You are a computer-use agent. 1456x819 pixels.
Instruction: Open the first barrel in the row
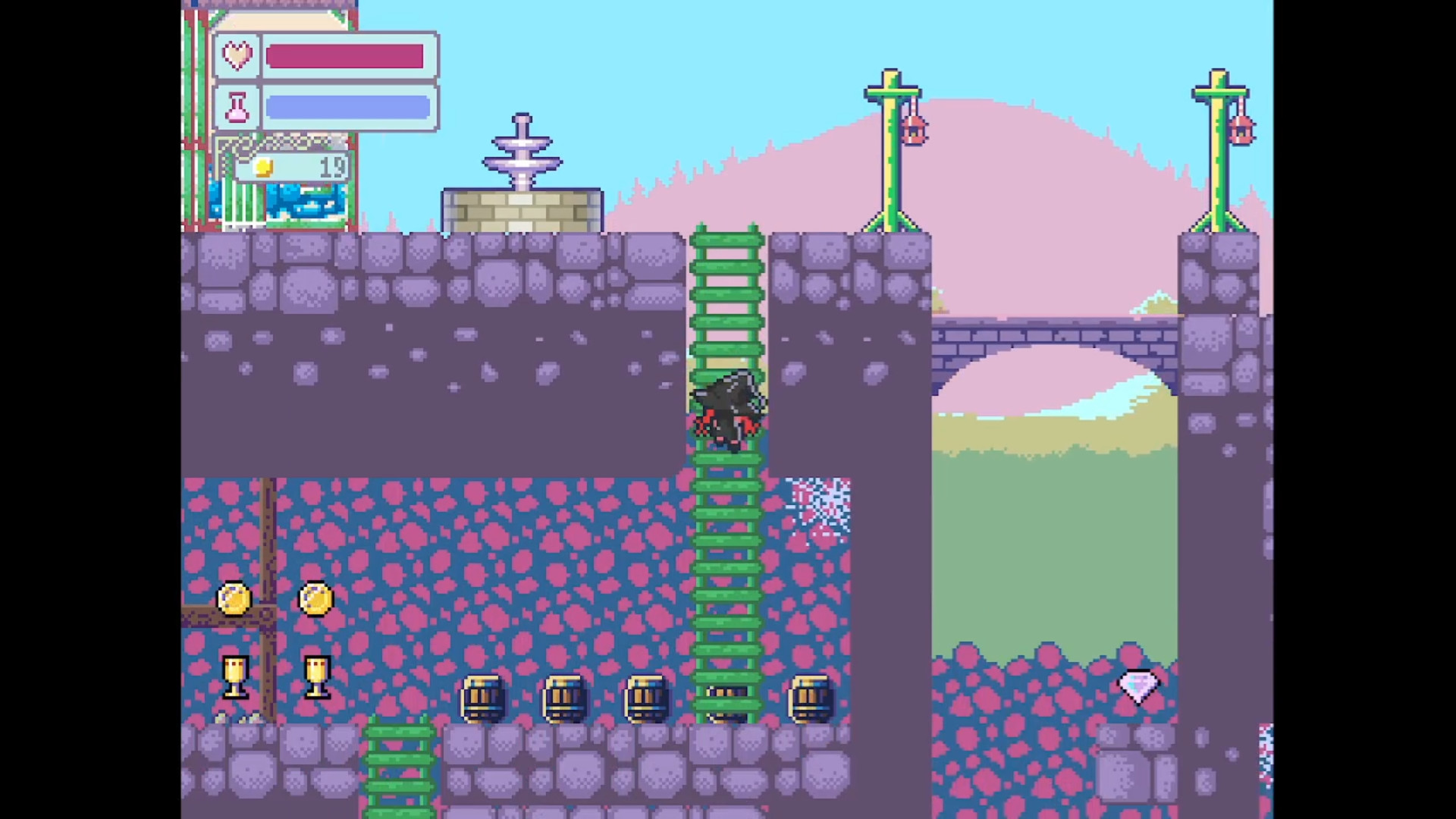pos(485,699)
